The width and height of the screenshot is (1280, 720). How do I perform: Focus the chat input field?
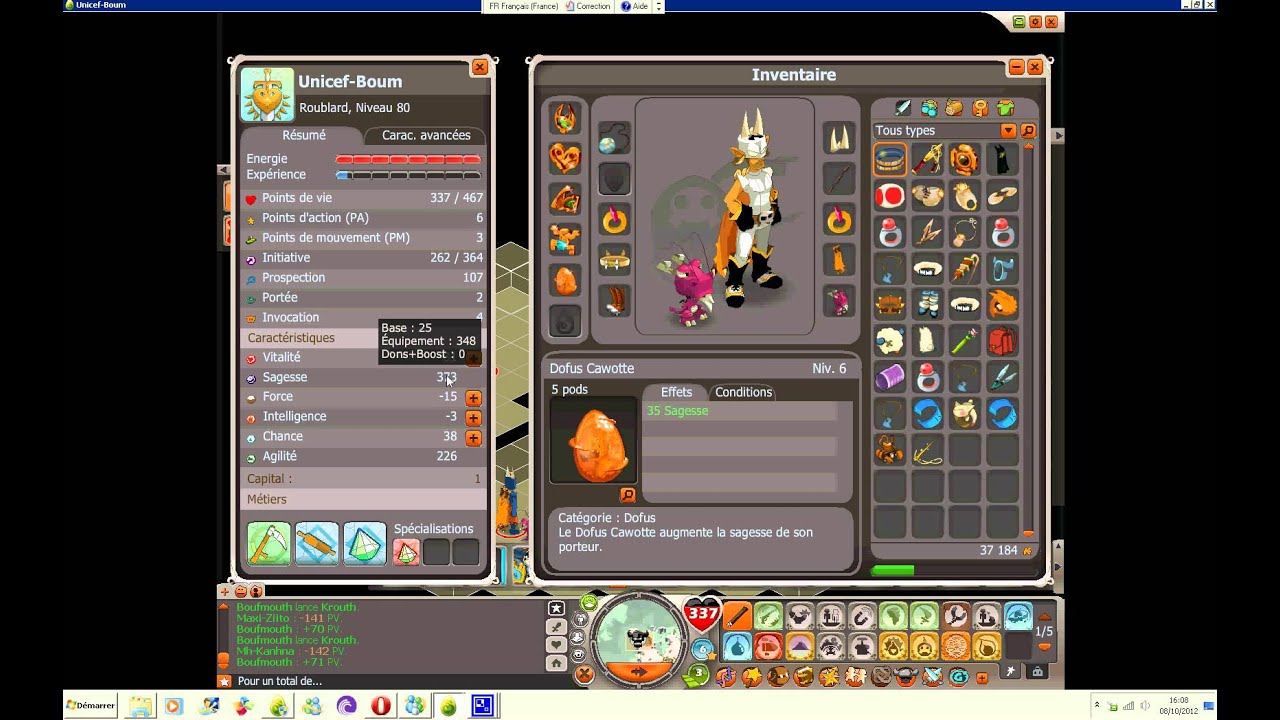point(390,681)
